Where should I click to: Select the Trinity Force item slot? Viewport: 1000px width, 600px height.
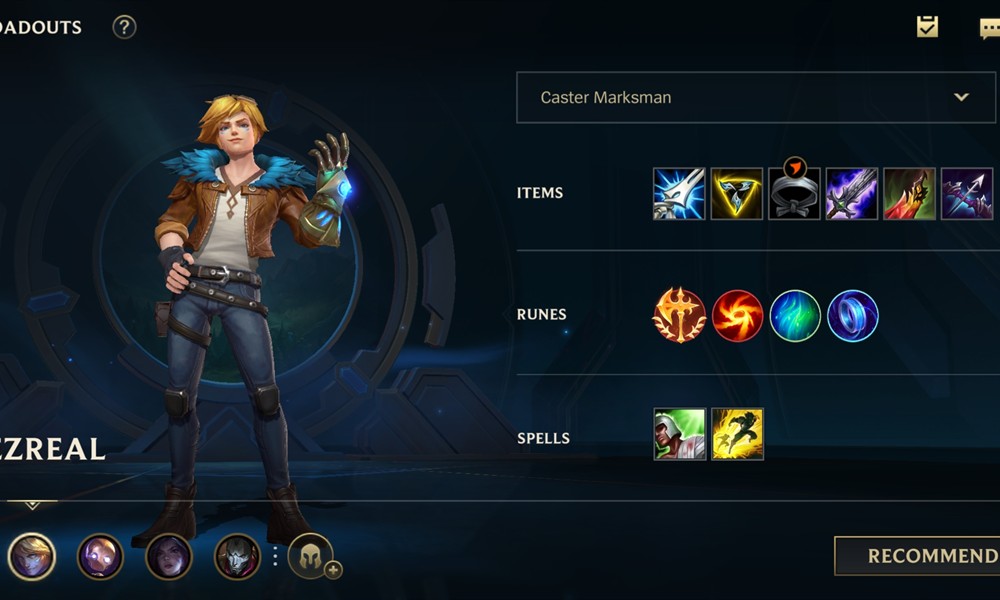pyautogui.click(x=737, y=193)
